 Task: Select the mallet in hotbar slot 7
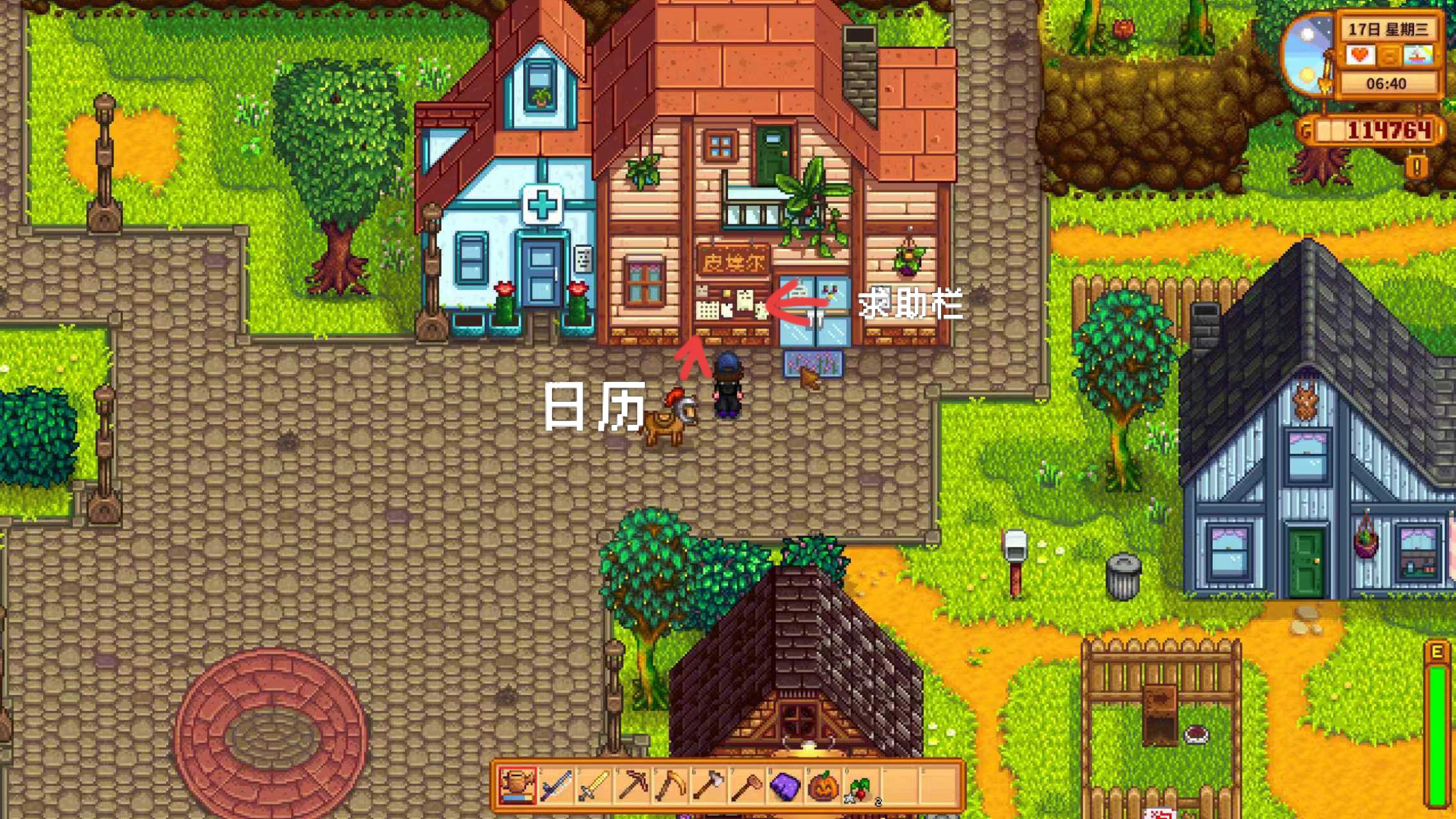pos(747,787)
